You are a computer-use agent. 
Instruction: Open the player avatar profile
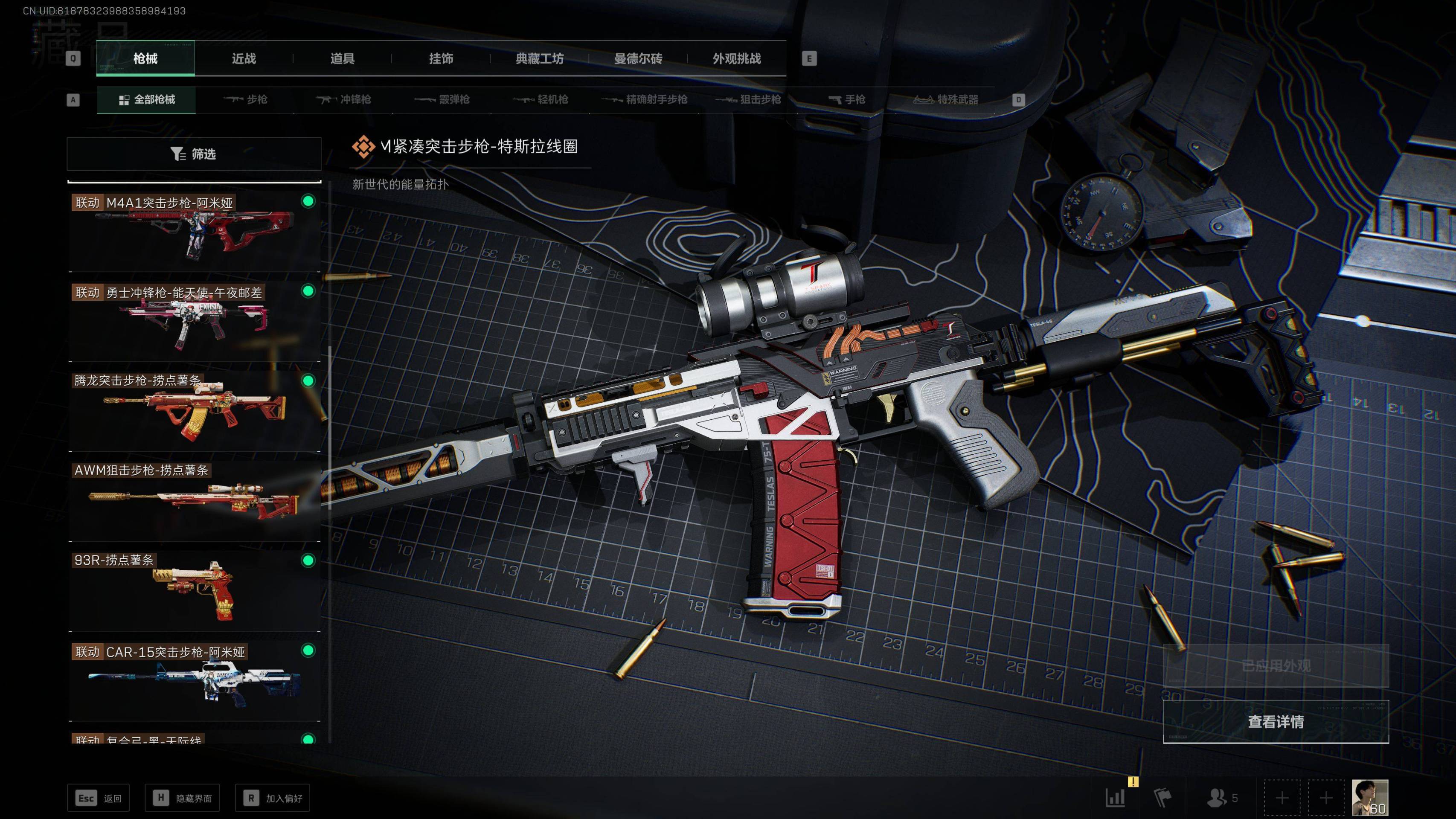pyautogui.click(x=1369, y=798)
